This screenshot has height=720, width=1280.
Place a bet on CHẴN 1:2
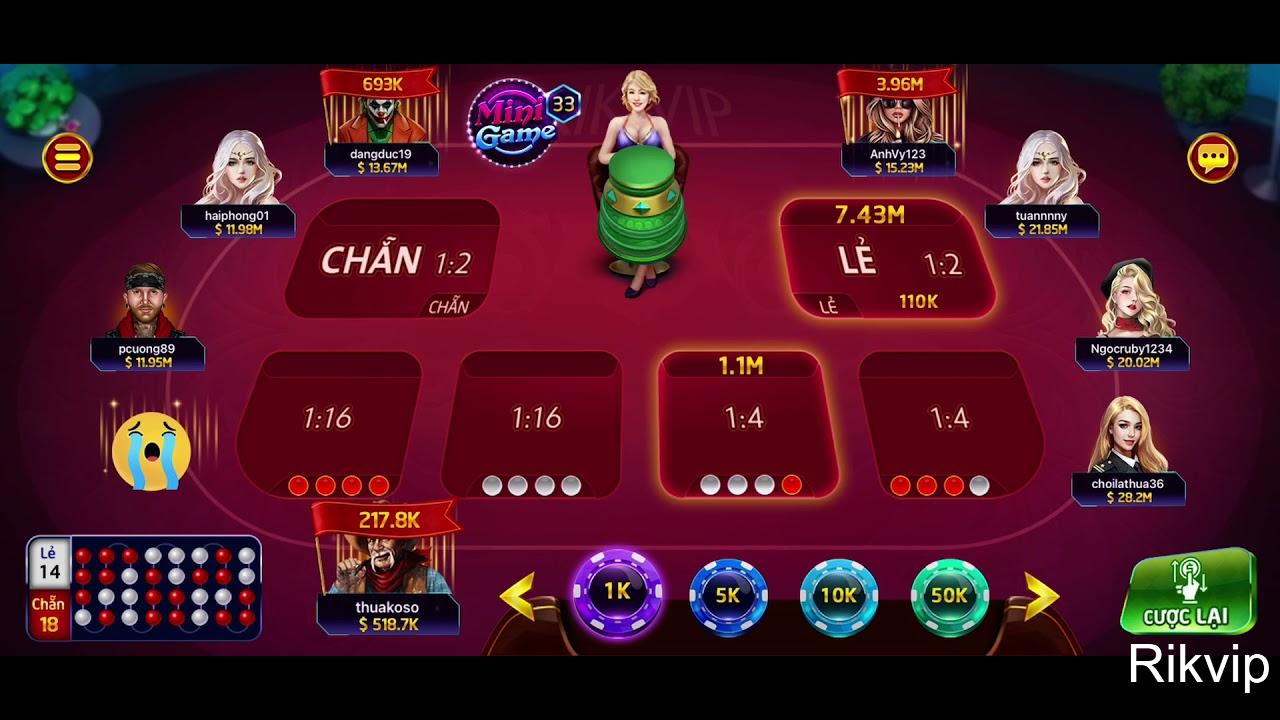coord(393,260)
